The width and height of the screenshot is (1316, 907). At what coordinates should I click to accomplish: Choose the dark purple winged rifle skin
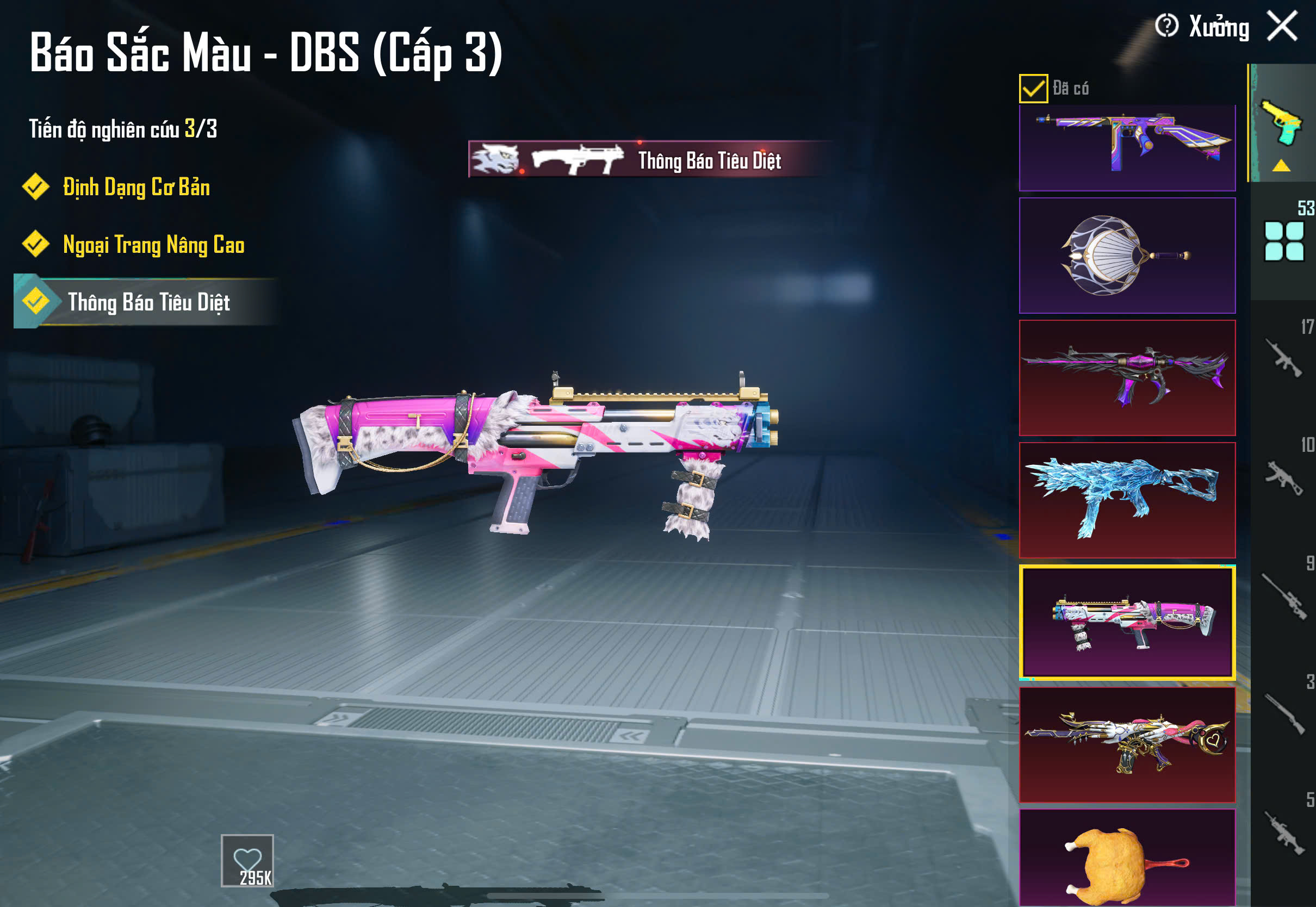[1127, 377]
